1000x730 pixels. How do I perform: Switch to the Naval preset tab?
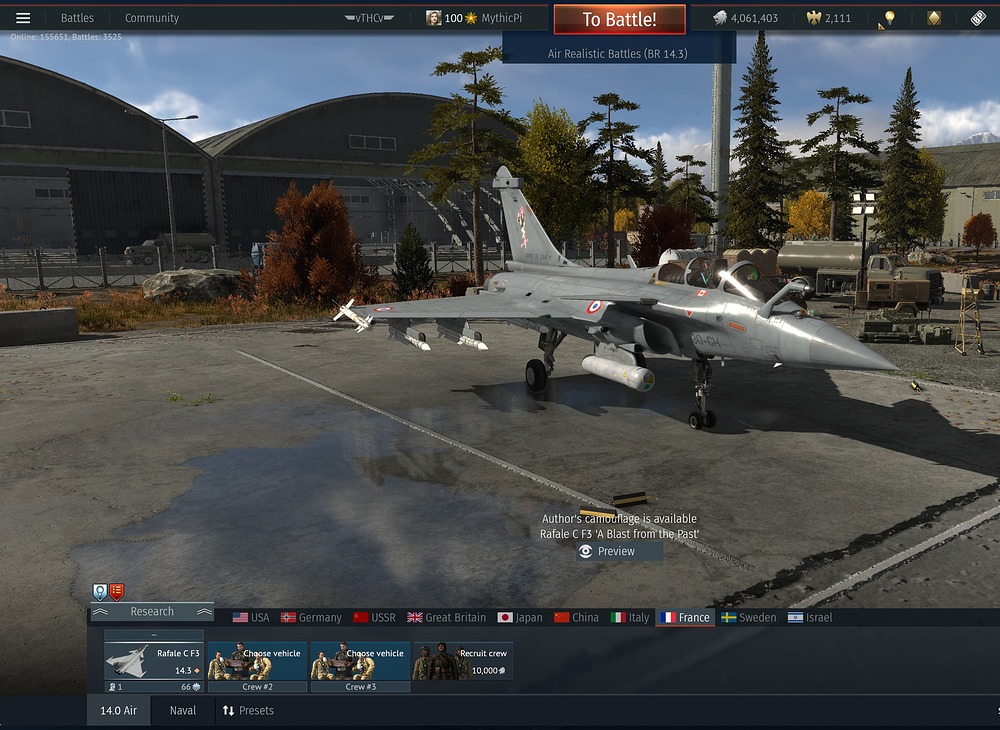coord(183,711)
